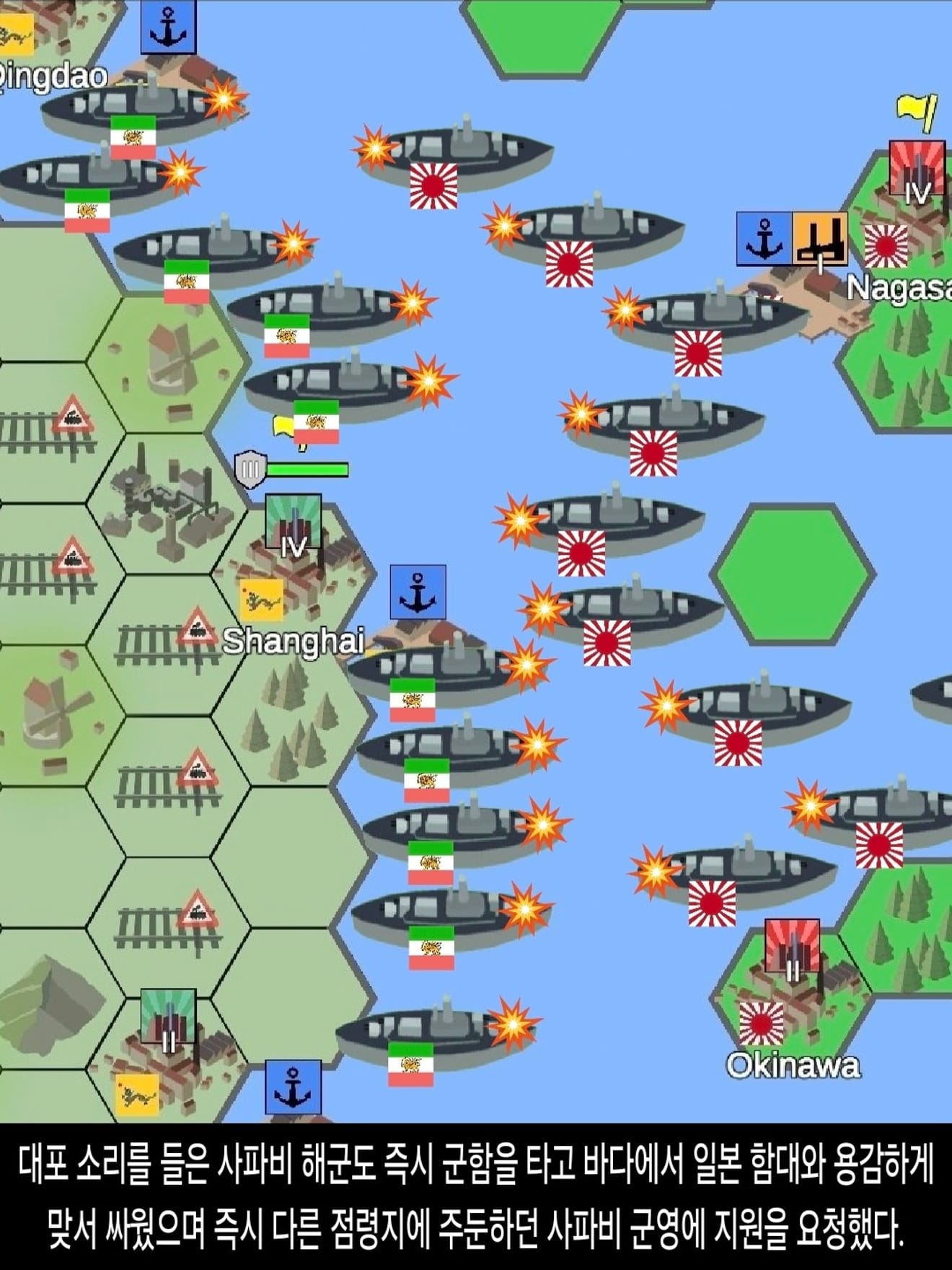Choose the anchor port icon next to Nagasaki

[764, 239]
